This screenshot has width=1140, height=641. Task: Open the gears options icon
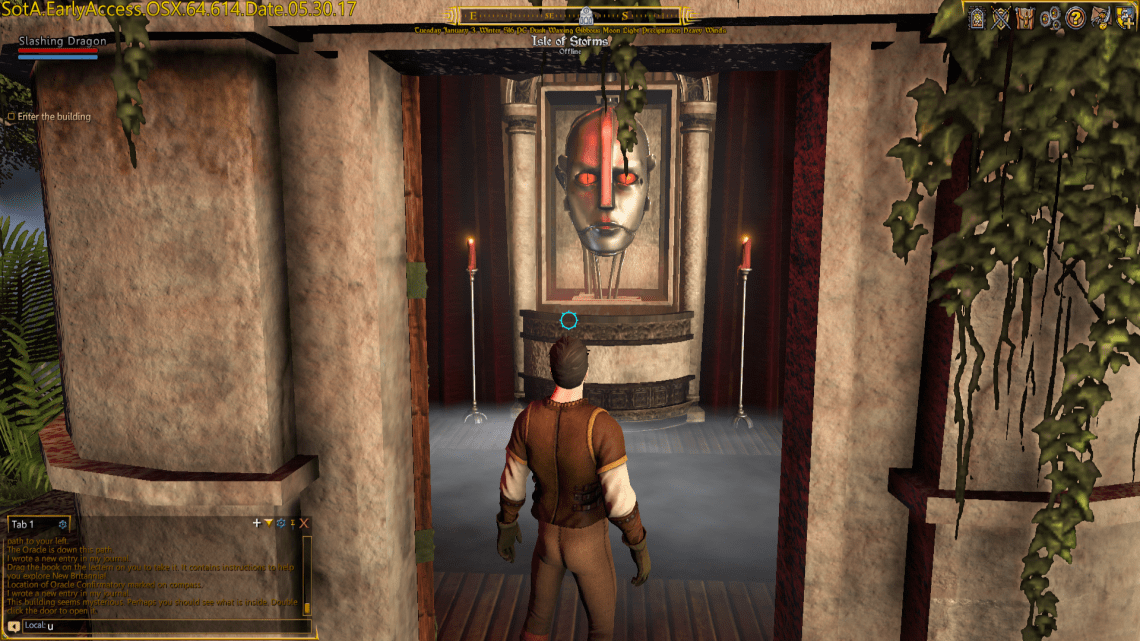coord(1050,17)
